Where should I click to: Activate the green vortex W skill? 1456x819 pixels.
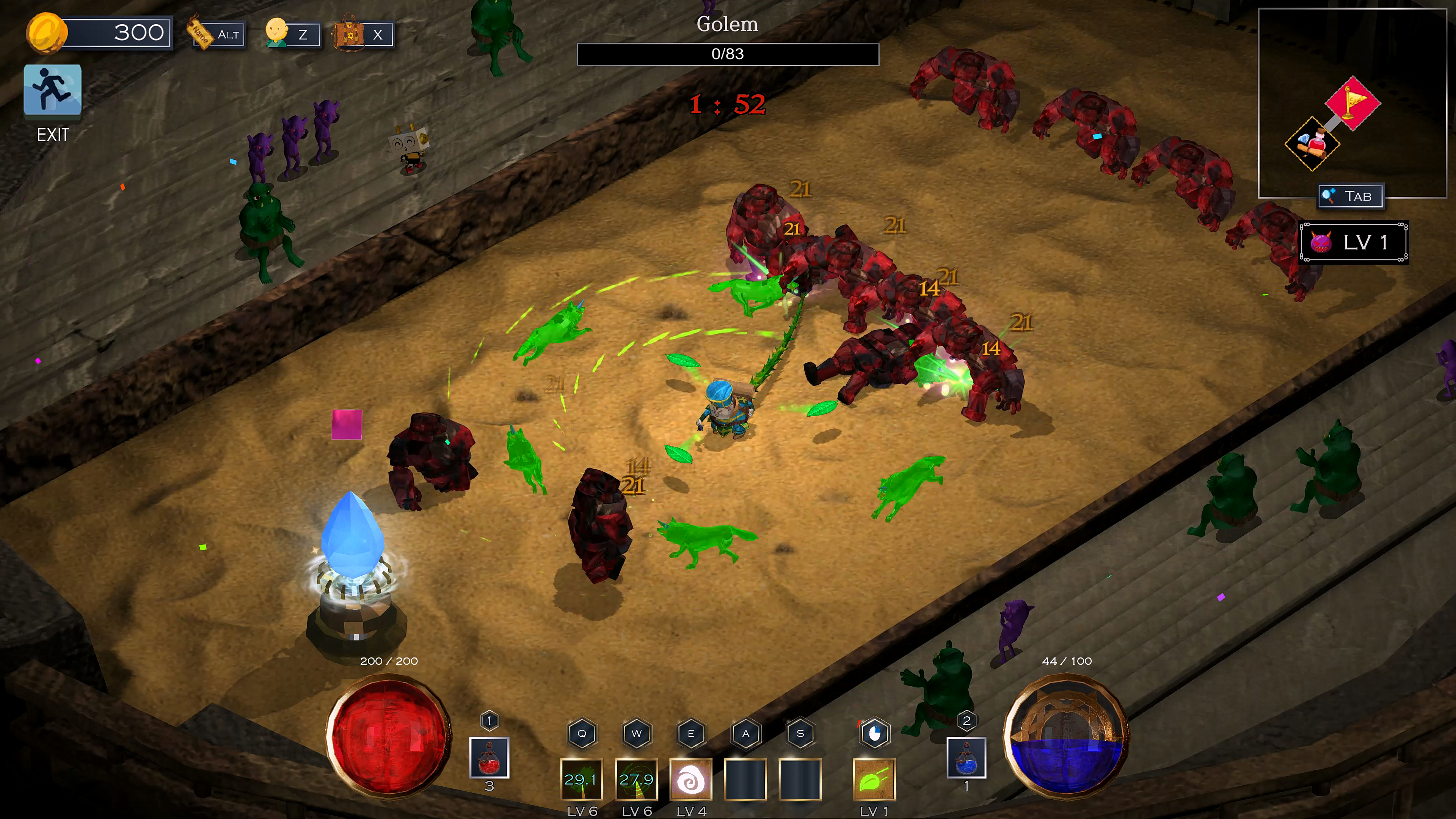tap(637, 780)
